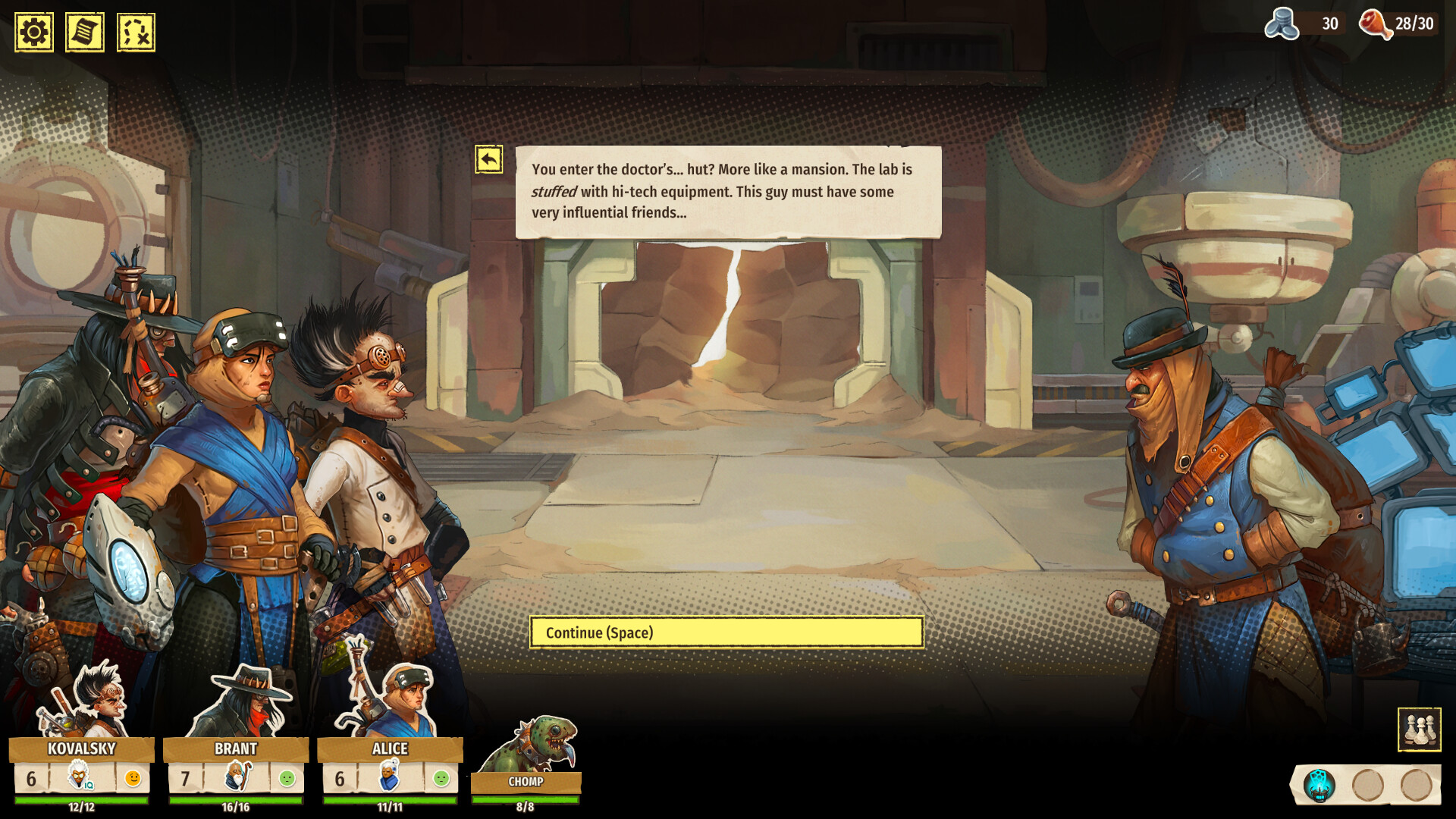
Task: Click the back arrow on the dialogue box
Action: click(x=490, y=158)
